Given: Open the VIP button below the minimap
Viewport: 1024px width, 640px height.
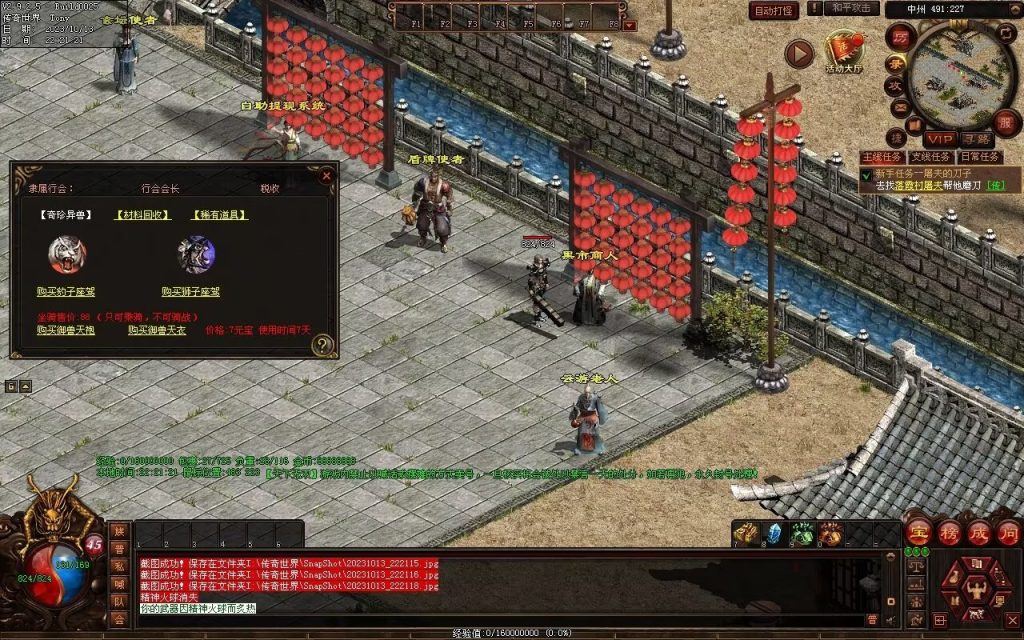Looking at the screenshot, I should (x=938, y=139).
